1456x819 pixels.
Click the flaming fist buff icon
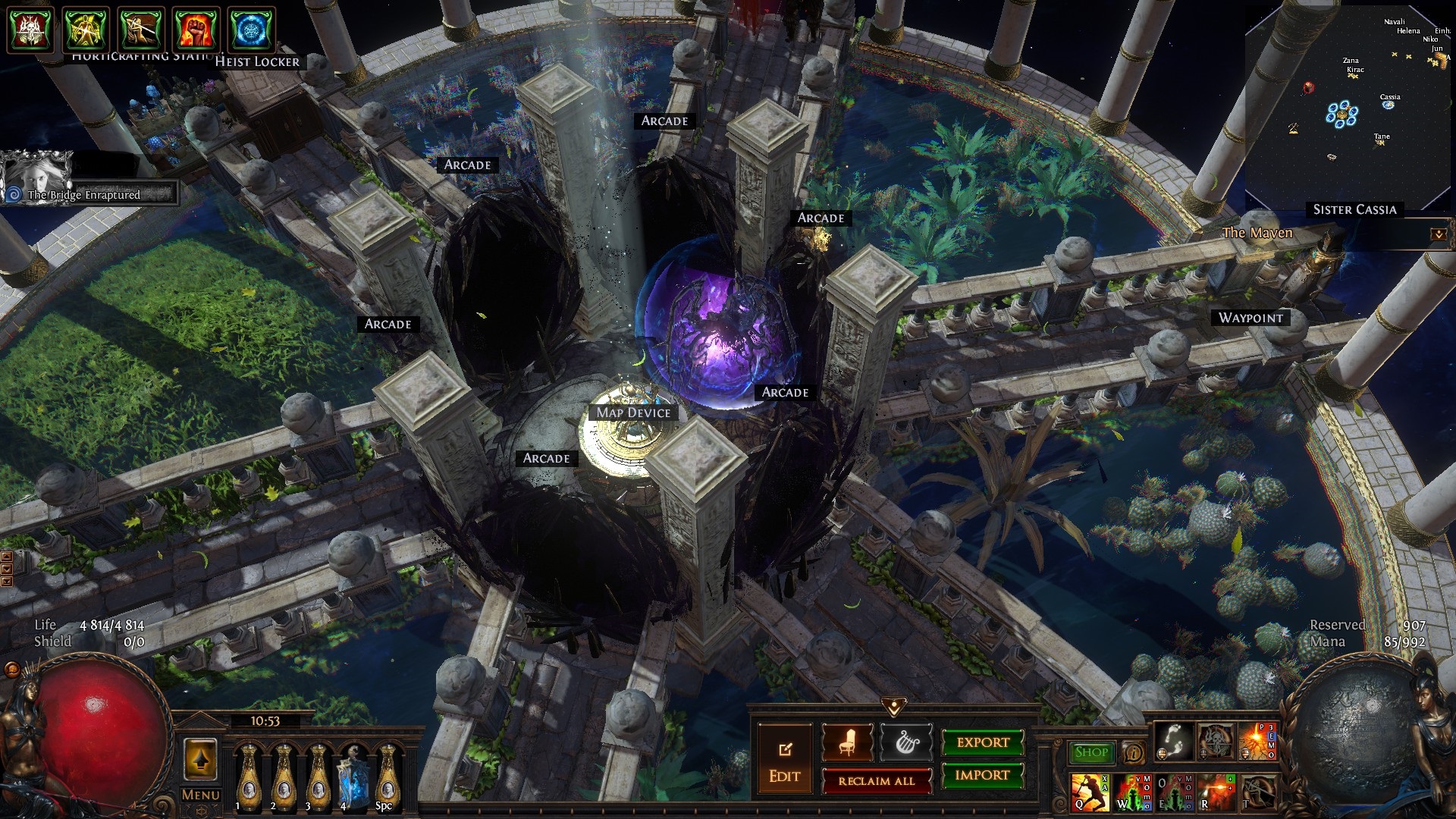[x=196, y=30]
